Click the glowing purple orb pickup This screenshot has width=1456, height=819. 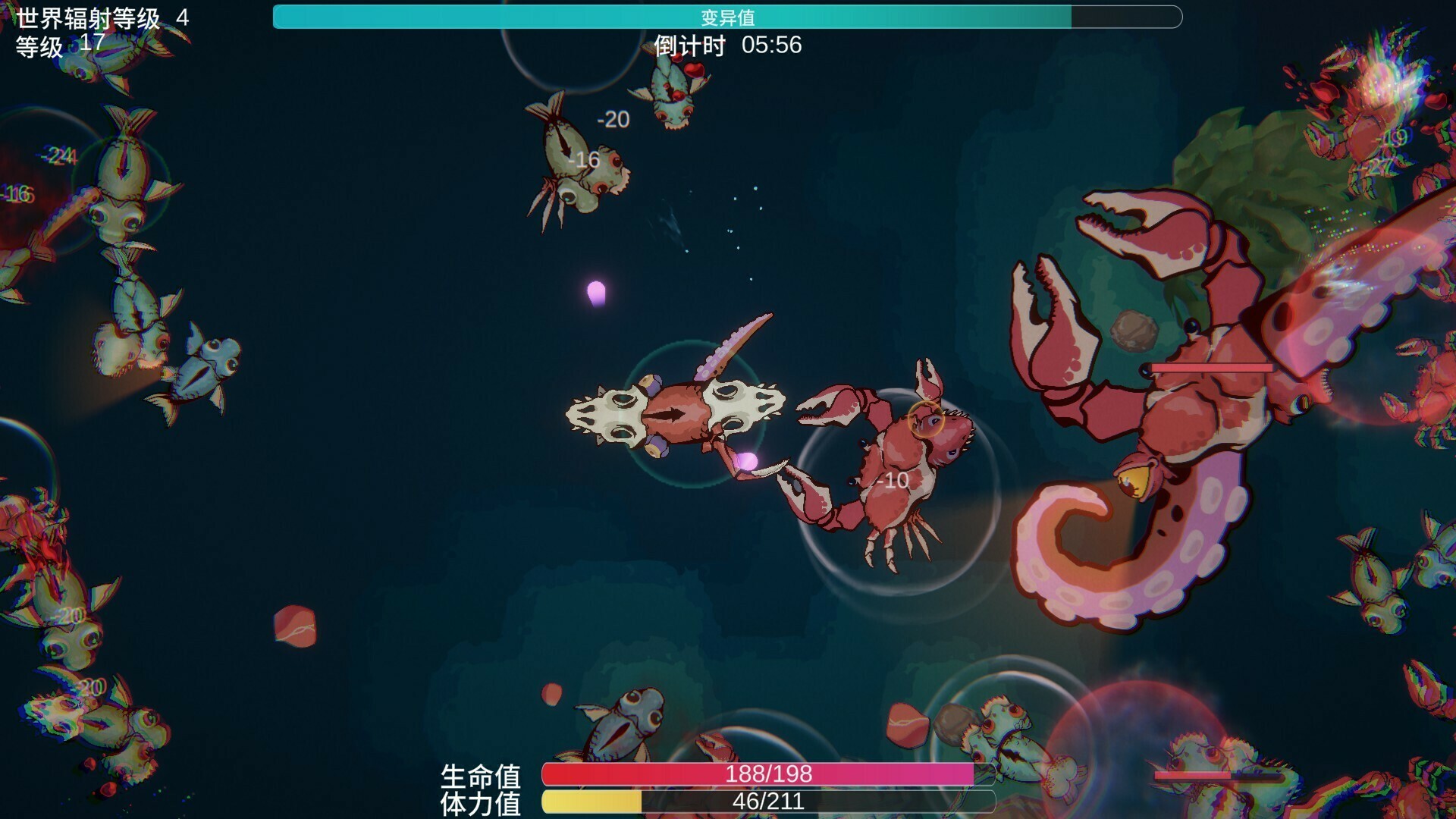coord(598,292)
